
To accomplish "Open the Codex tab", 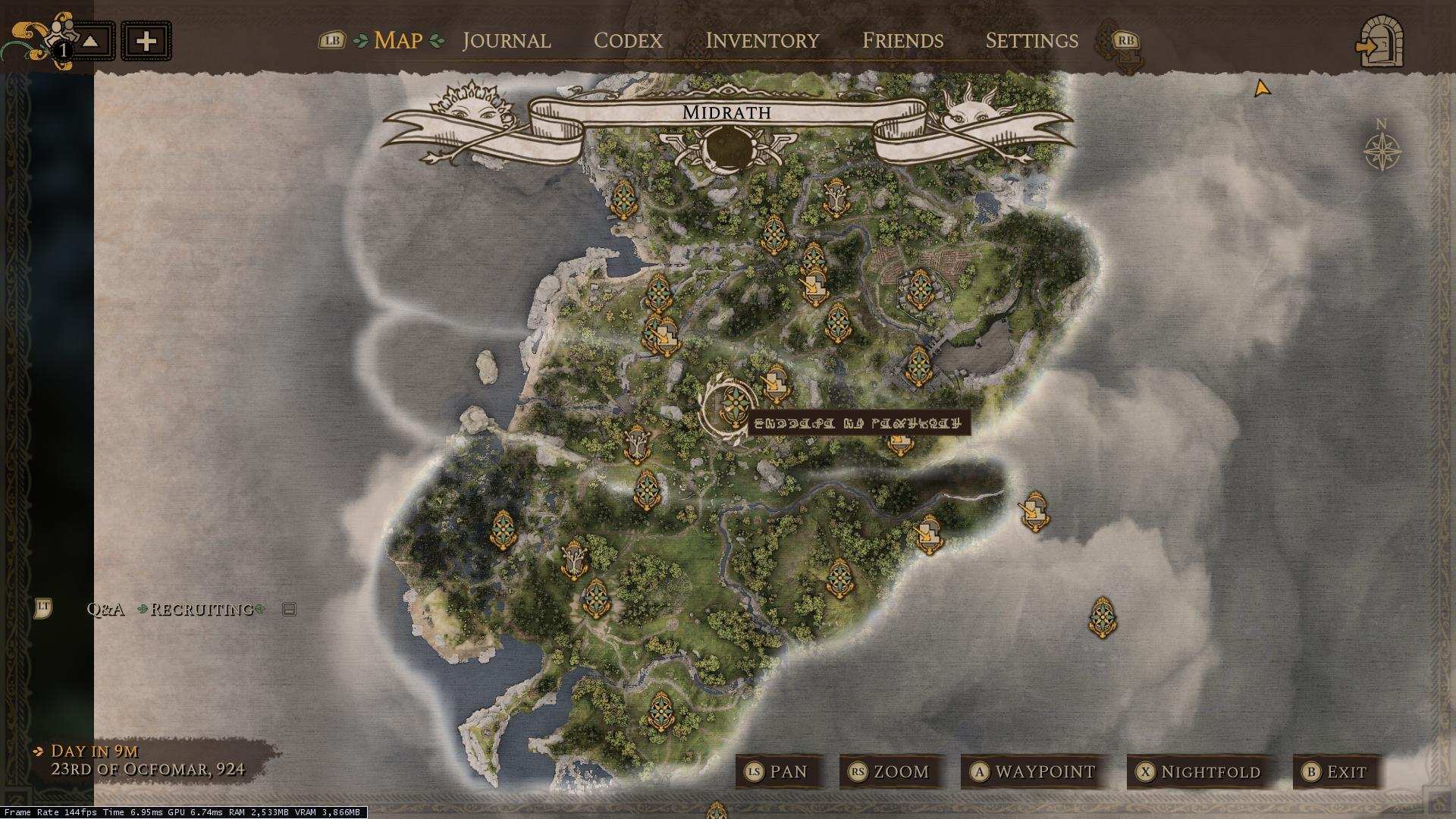I will point(628,40).
